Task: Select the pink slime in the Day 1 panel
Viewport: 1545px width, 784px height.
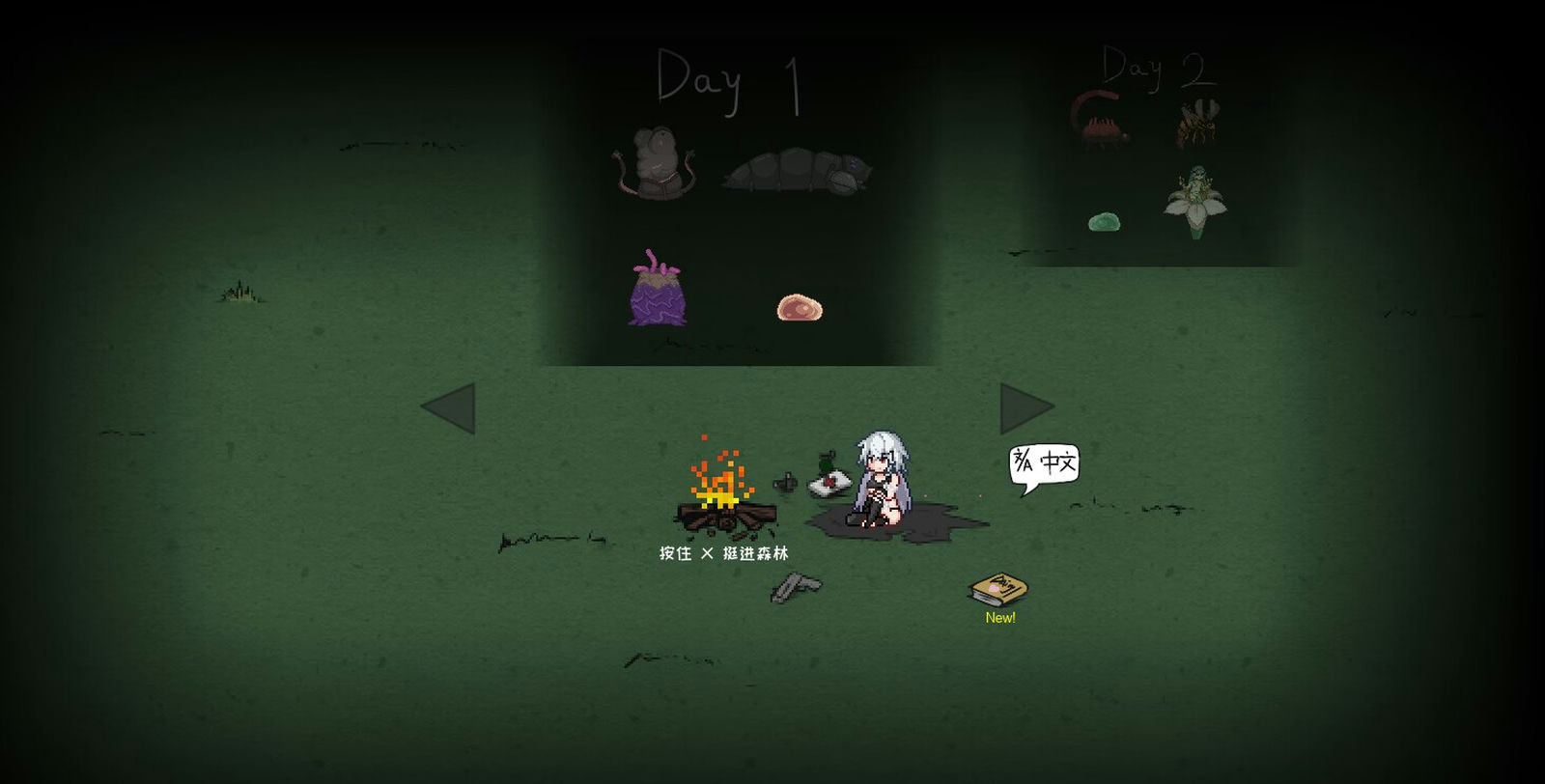Action: 799,307
